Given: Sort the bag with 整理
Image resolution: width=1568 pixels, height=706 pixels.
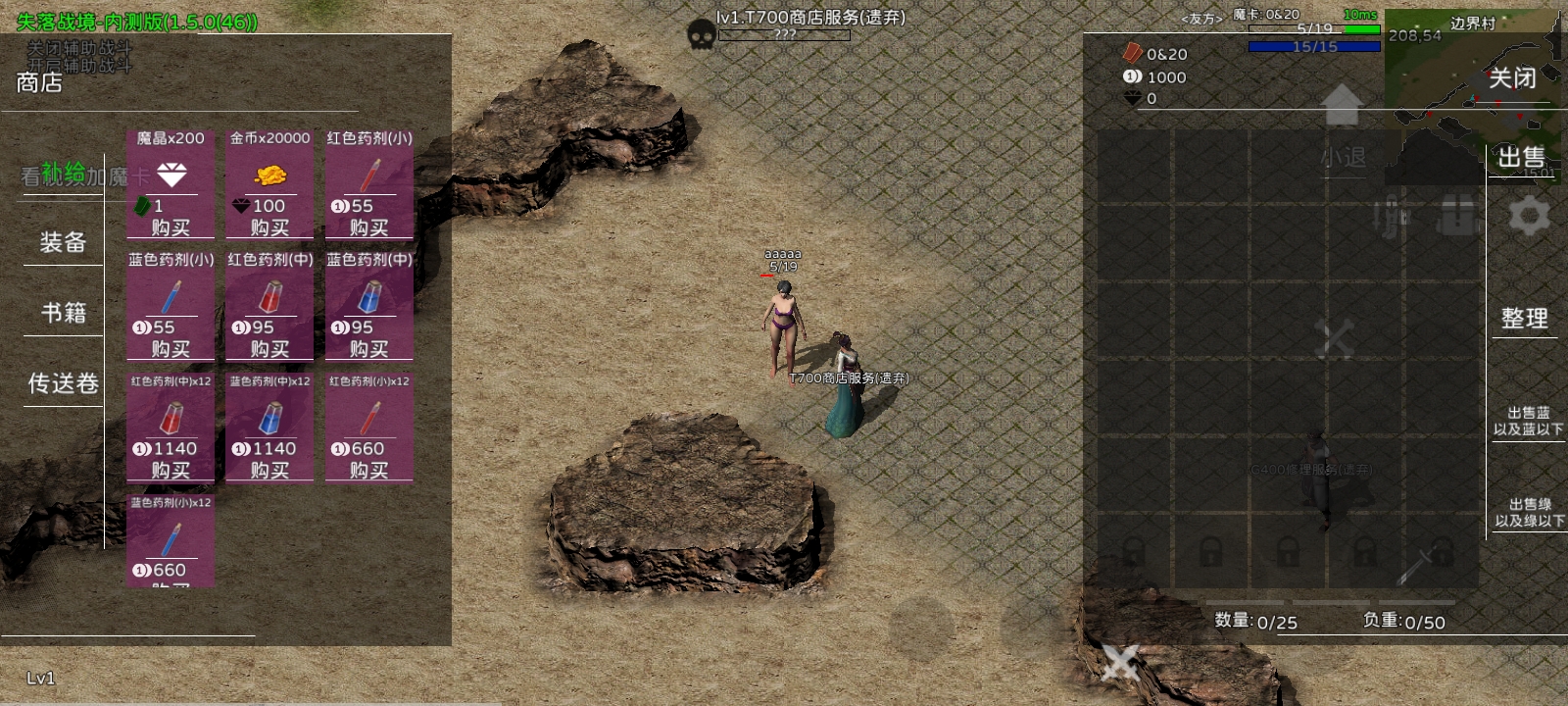Looking at the screenshot, I should (x=1525, y=318).
